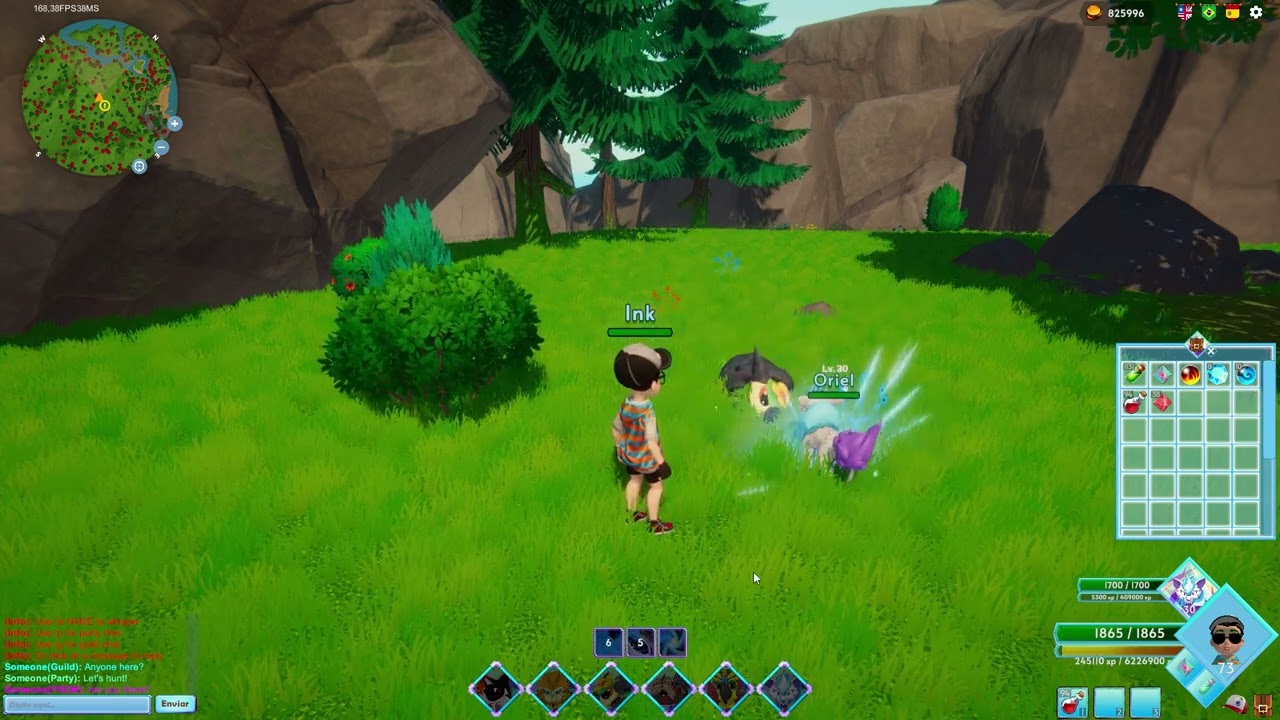The width and height of the screenshot is (1280, 720).
Task: Choose the Spanish flag language option
Action: (1232, 13)
